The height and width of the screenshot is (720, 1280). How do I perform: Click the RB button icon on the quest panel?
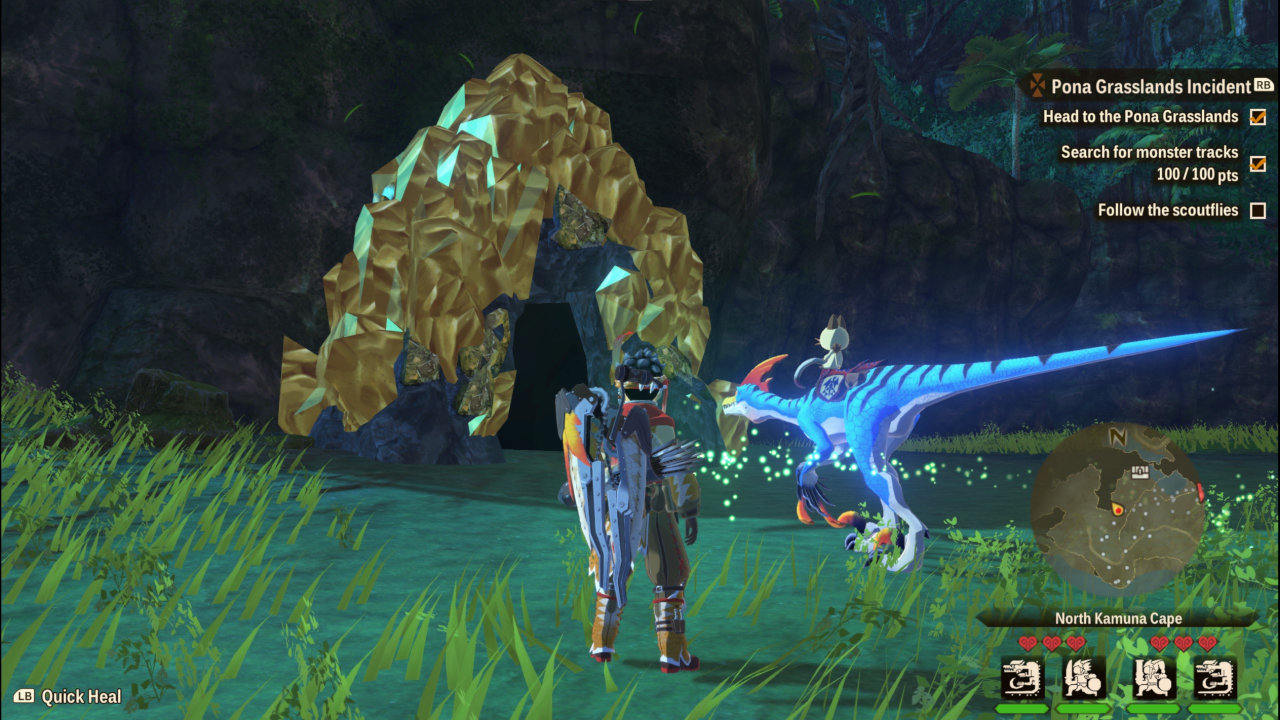1262,85
